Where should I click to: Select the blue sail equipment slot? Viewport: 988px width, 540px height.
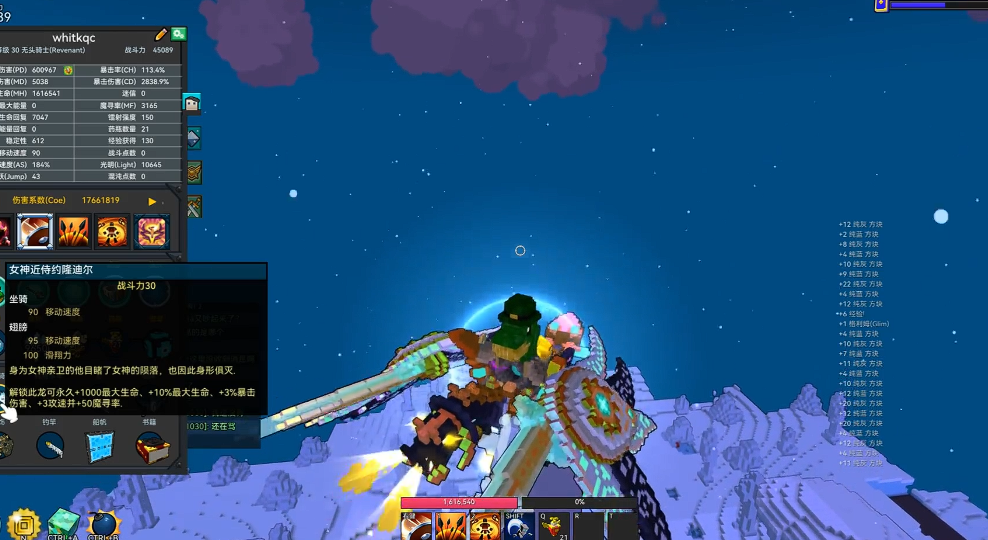click(x=100, y=445)
